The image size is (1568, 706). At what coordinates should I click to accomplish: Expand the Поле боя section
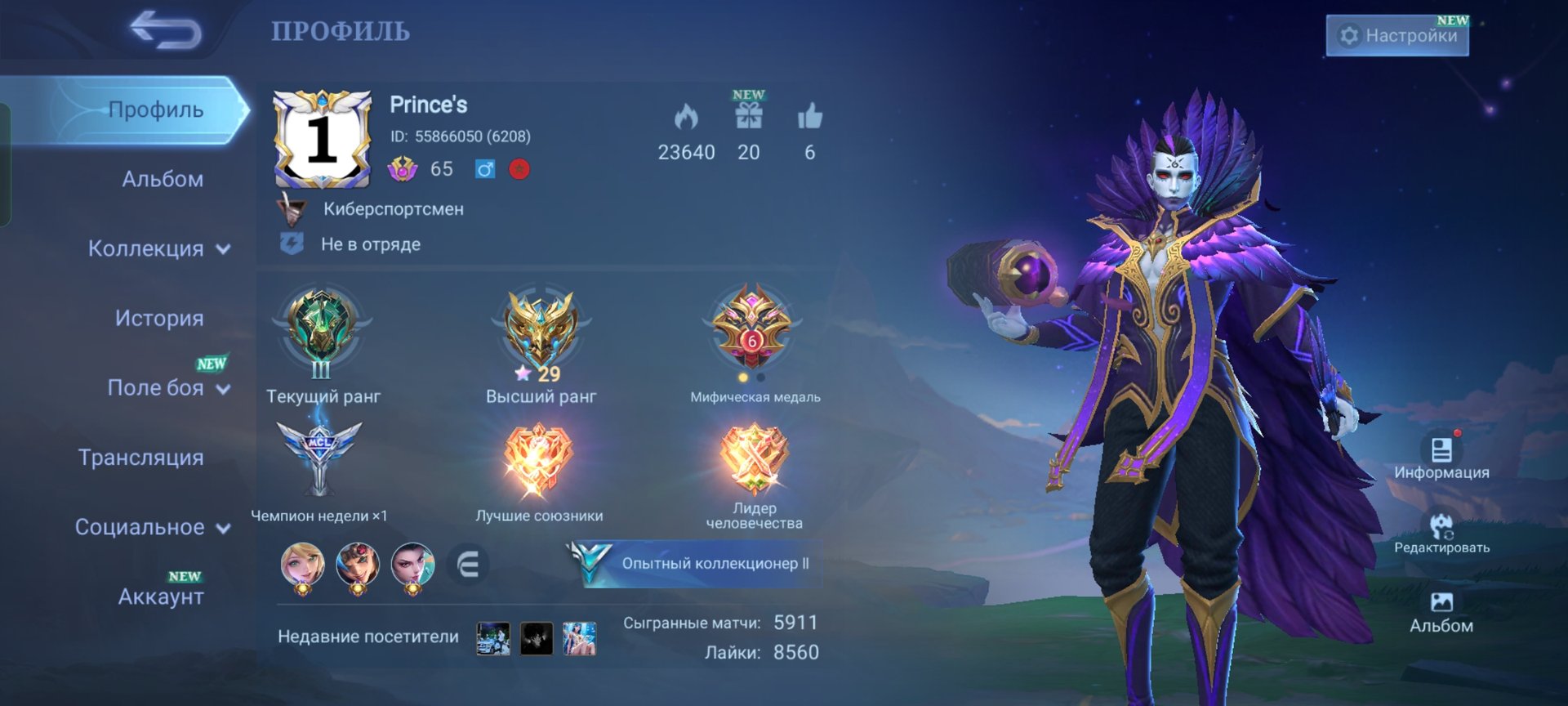167,387
